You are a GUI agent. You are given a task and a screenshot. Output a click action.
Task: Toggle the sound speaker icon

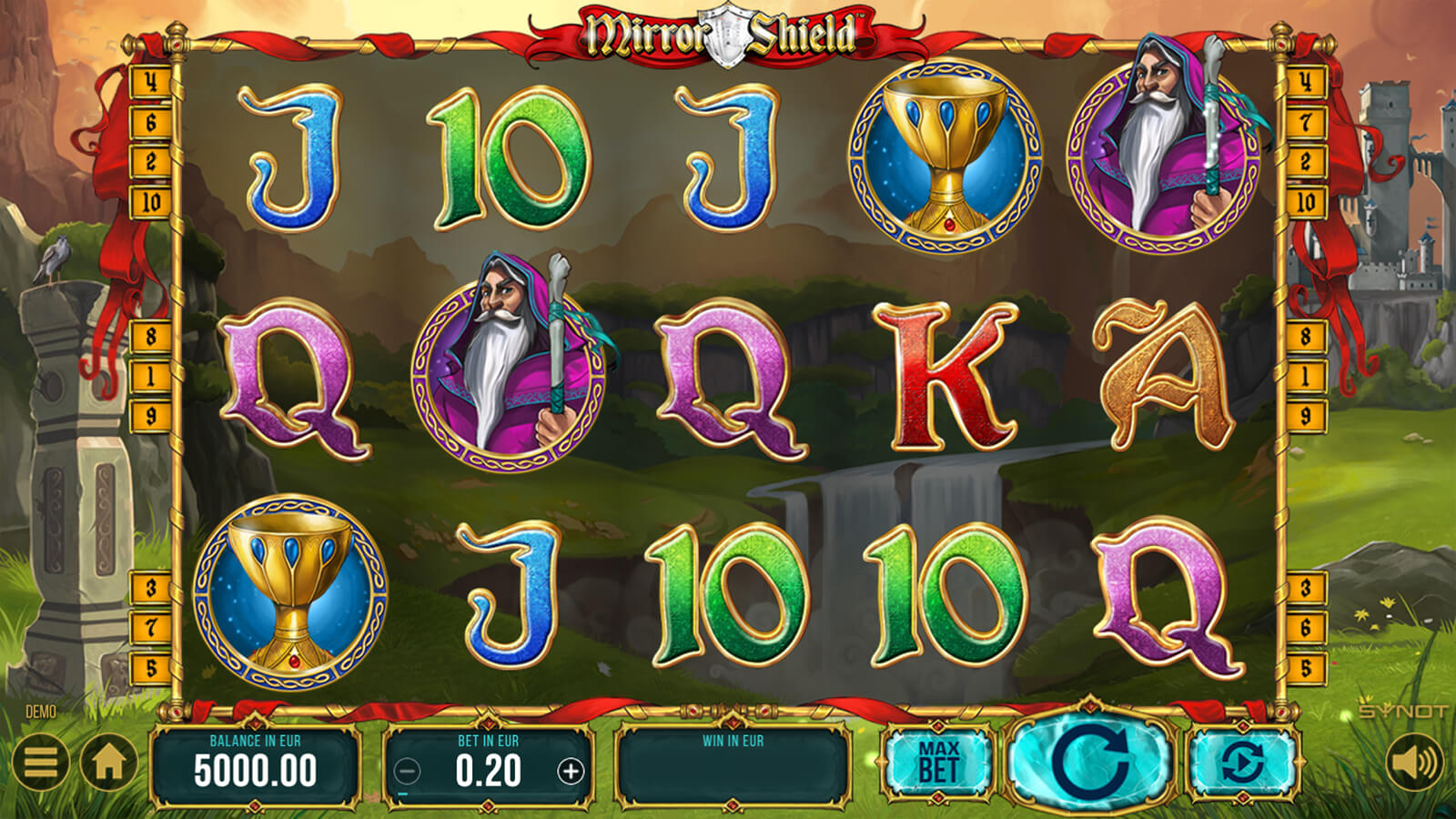(1414, 761)
